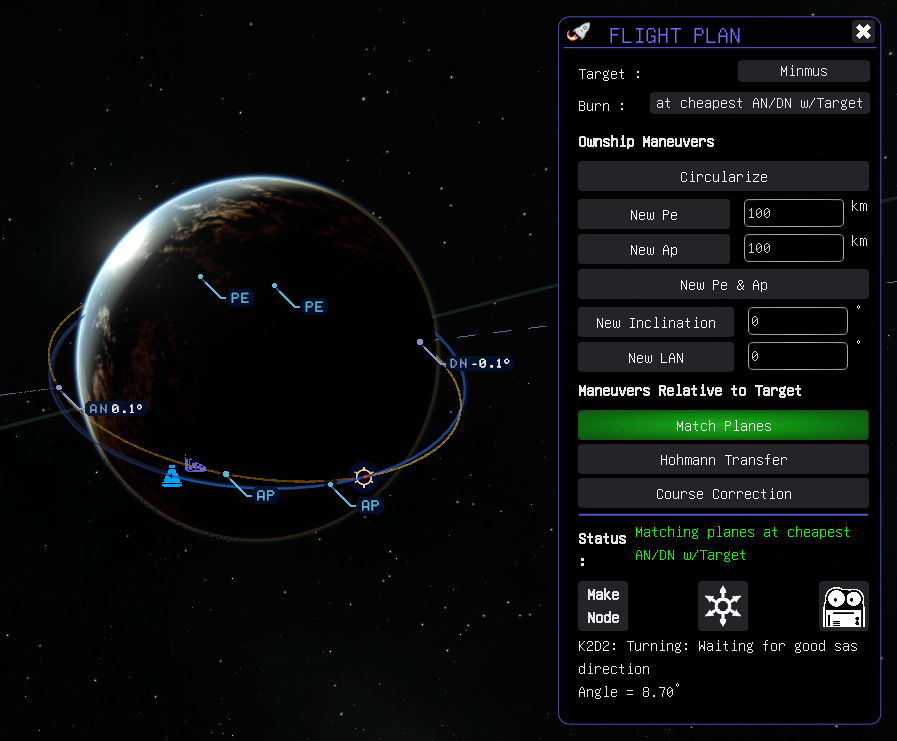The width and height of the screenshot is (897, 741).
Task: Select the Hohmann Transfer maneuver
Action: point(723,460)
